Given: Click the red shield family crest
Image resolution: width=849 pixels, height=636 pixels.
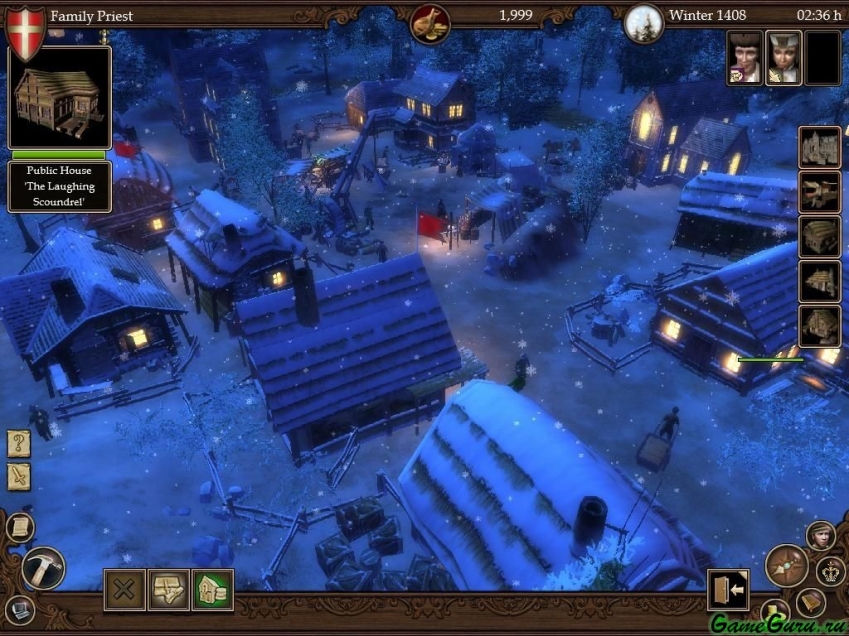Looking at the screenshot, I should 24,31.
